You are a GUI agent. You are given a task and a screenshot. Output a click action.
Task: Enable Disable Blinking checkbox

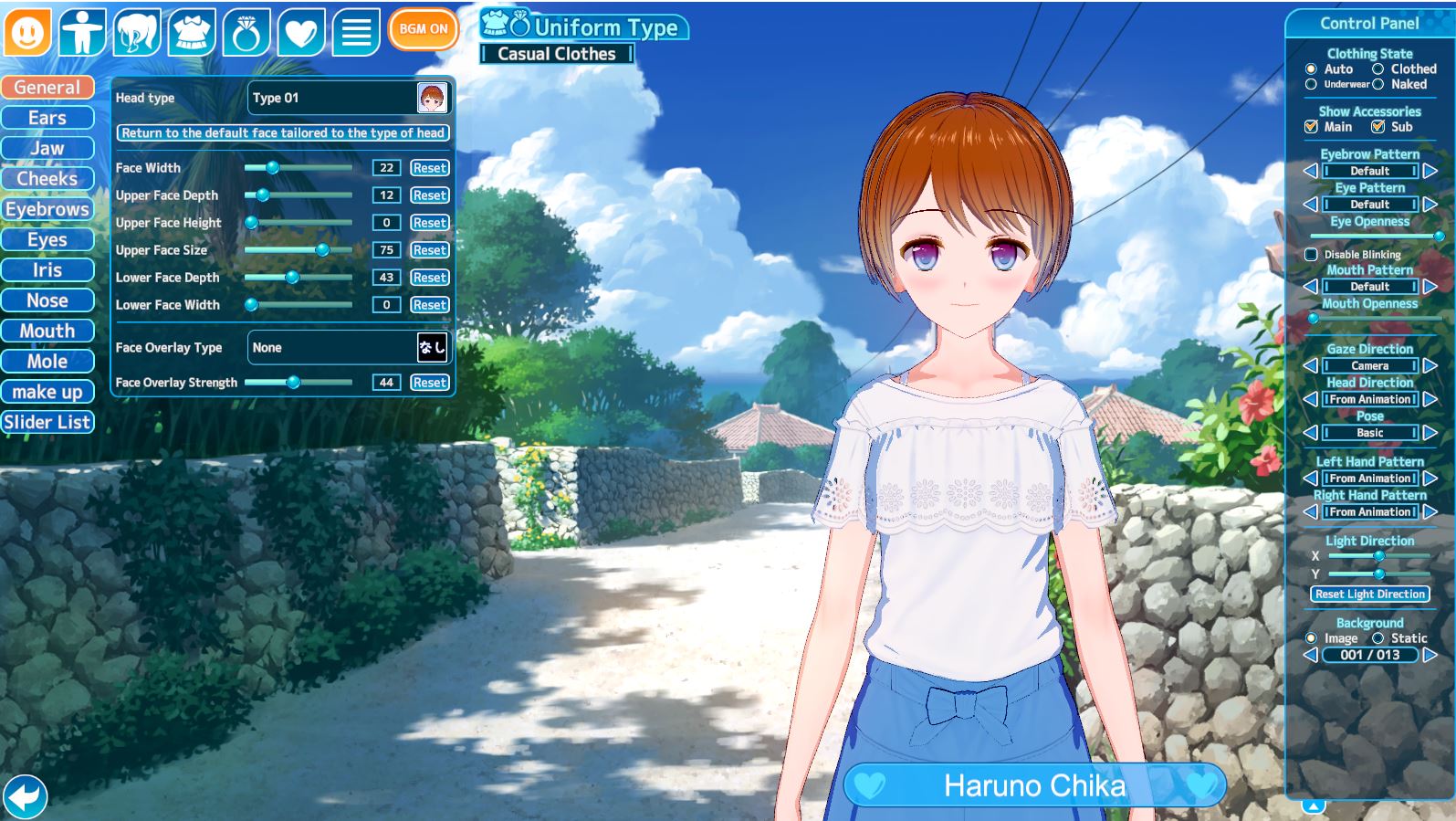click(1312, 255)
